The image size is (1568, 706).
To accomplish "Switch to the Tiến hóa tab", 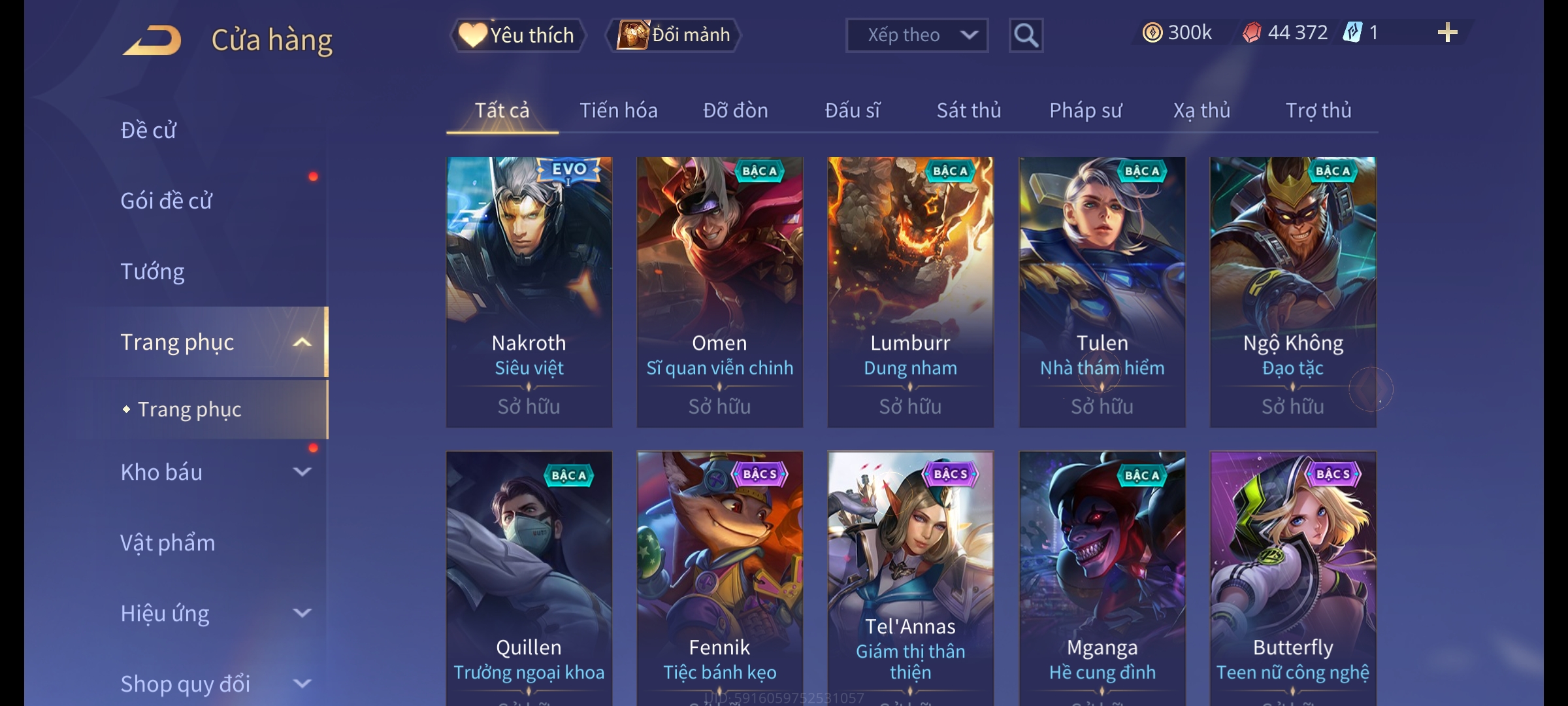I will click(618, 110).
